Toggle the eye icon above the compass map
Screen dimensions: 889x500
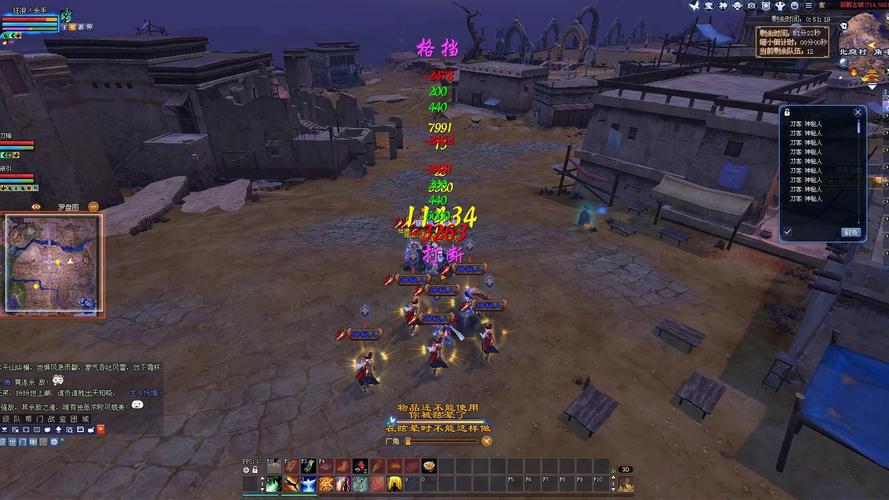[x=36, y=206]
